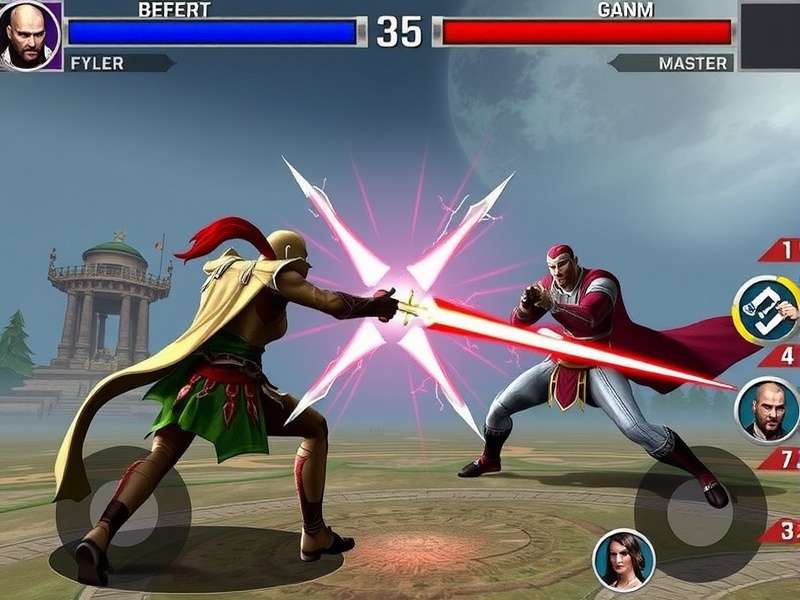
Task: Select the bearded man portrait on the right edge
Action: click(x=767, y=410)
